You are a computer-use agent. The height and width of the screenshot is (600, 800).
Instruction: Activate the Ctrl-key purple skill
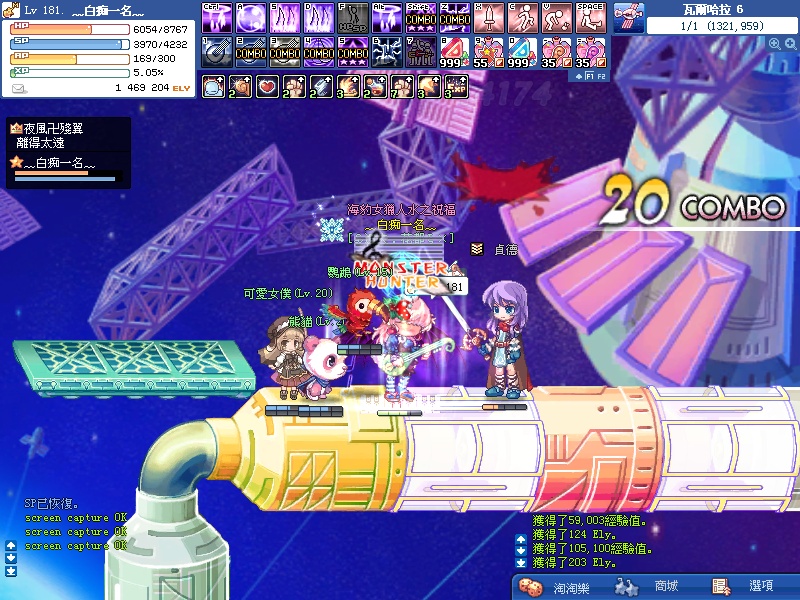216,17
